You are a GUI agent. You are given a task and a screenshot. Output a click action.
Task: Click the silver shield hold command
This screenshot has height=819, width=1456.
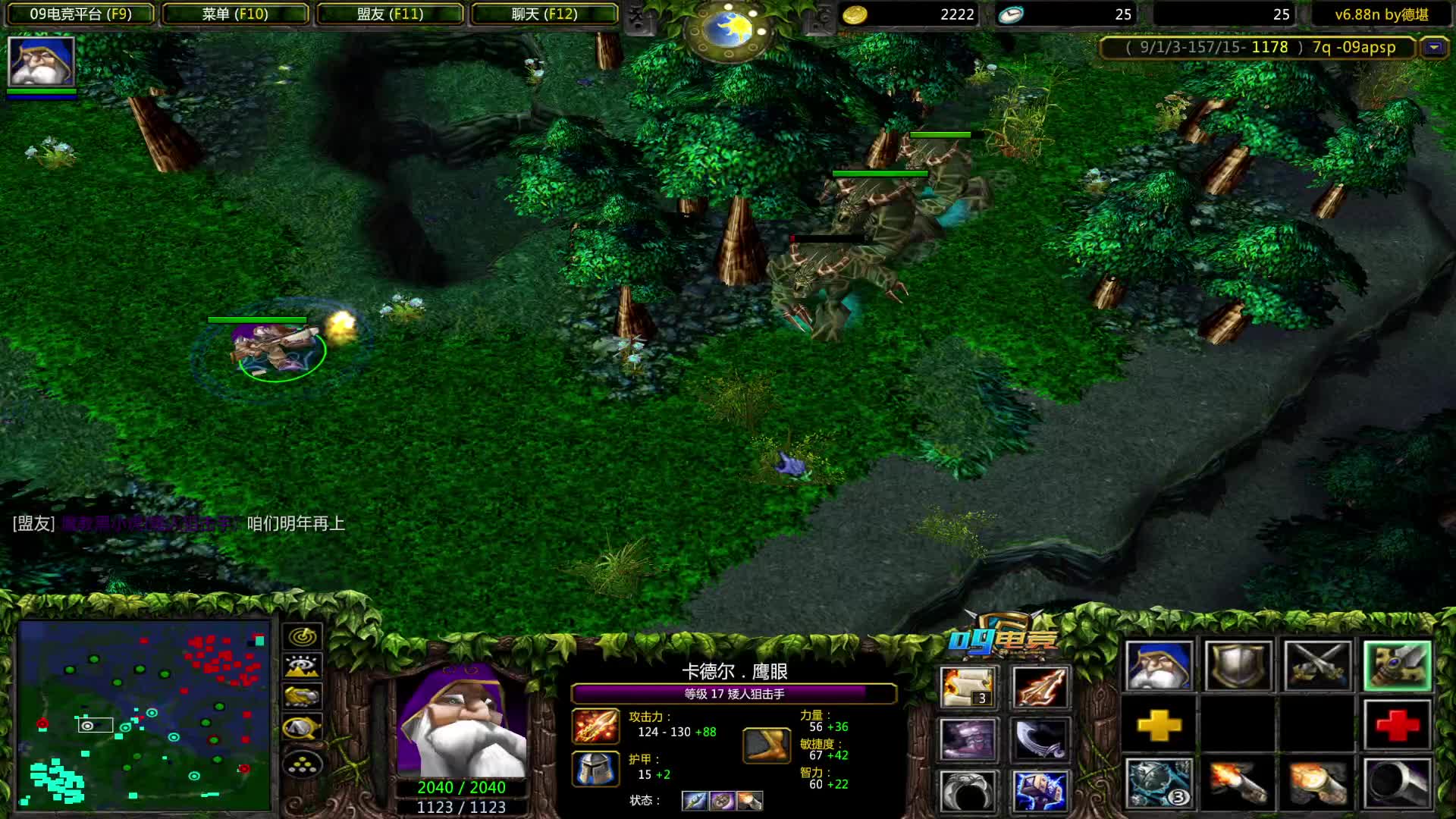point(1238,666)
